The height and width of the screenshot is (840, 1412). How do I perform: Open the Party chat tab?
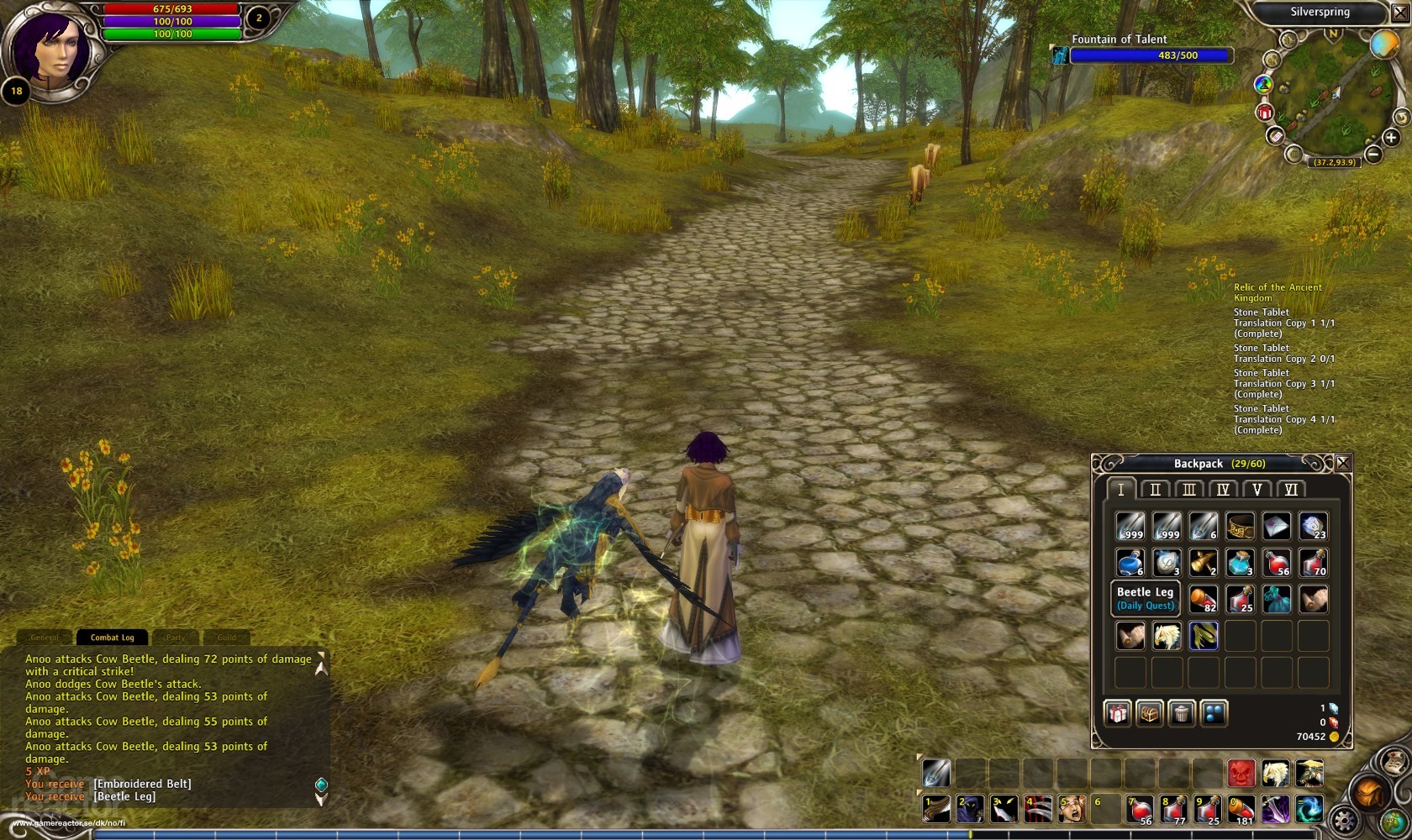click(175, 638)
